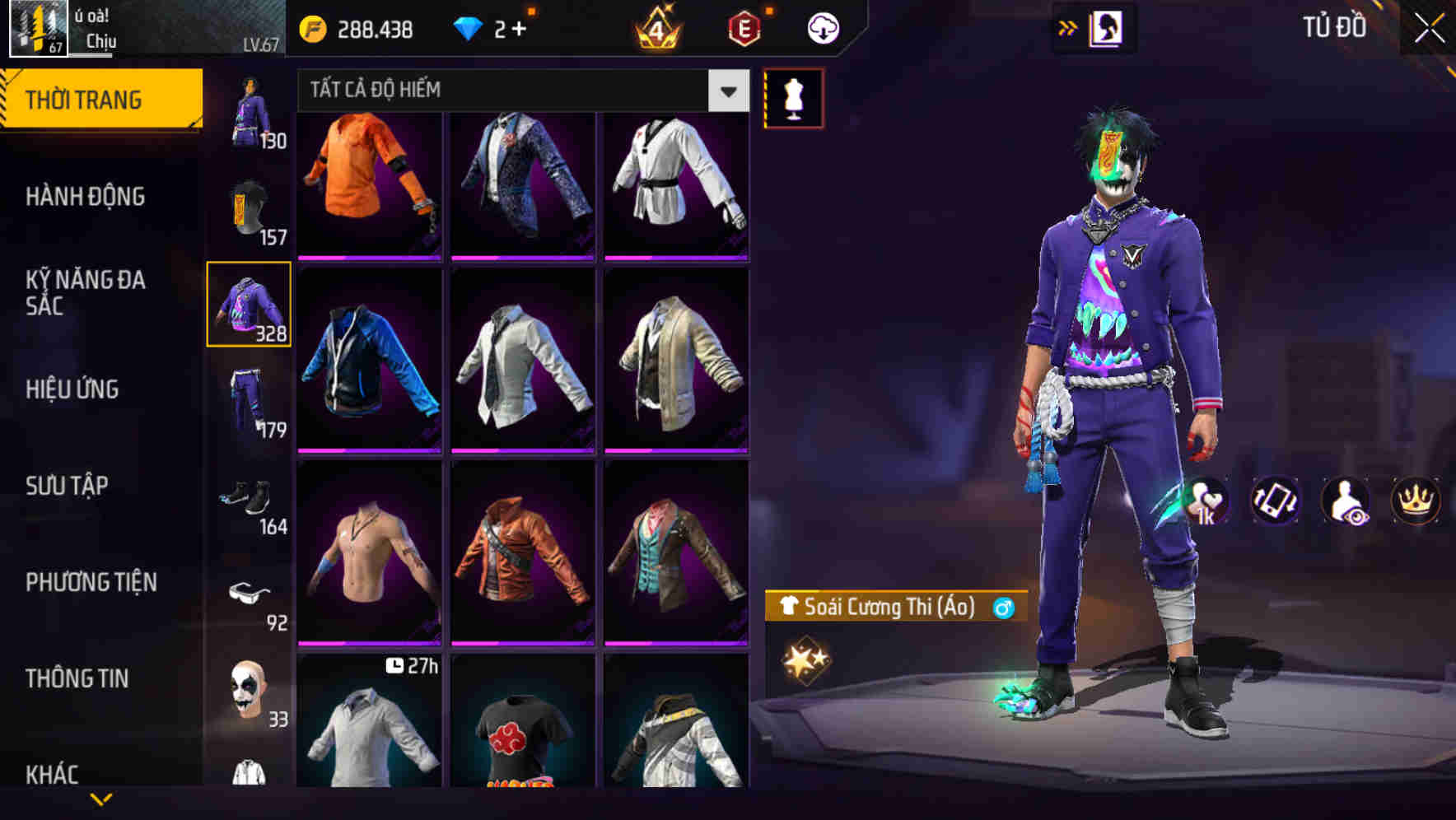1456x820 pixels.
Task: Select the equipped purple jacket slot numbered 328
Action: point(249,305)
